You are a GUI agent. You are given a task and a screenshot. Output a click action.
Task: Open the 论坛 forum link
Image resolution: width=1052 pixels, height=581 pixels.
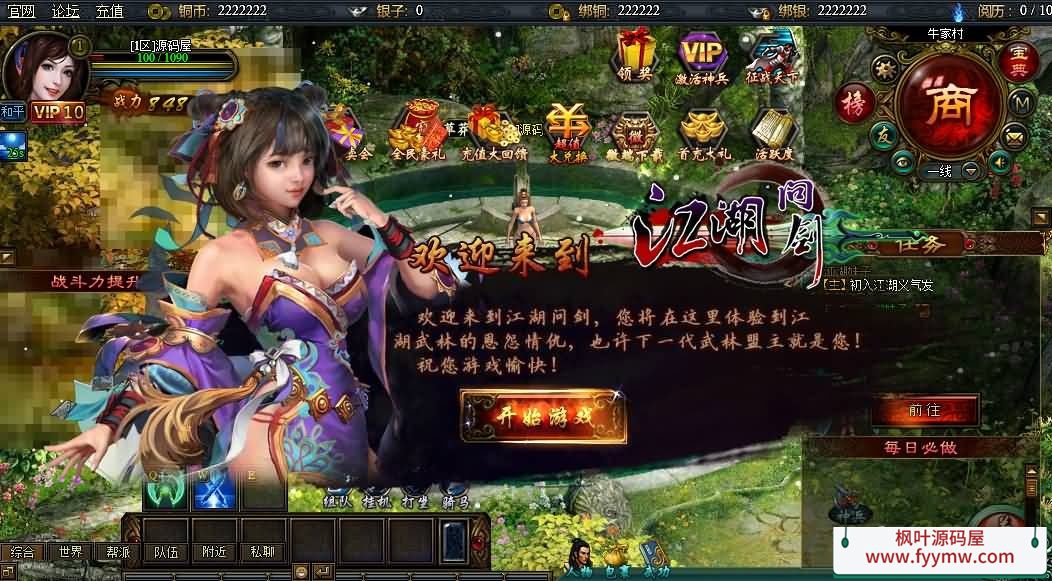(65, 11)
